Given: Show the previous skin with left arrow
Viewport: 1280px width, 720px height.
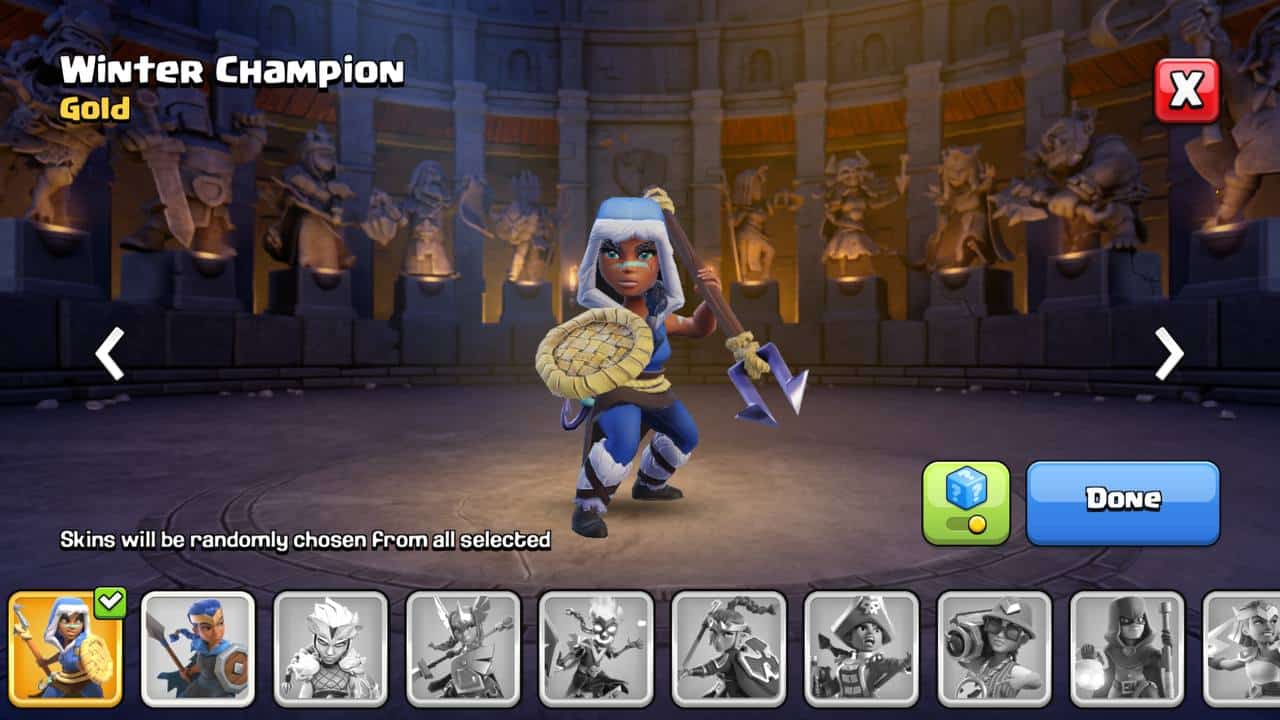Looking at the screenshot, I should coord(109,354).
